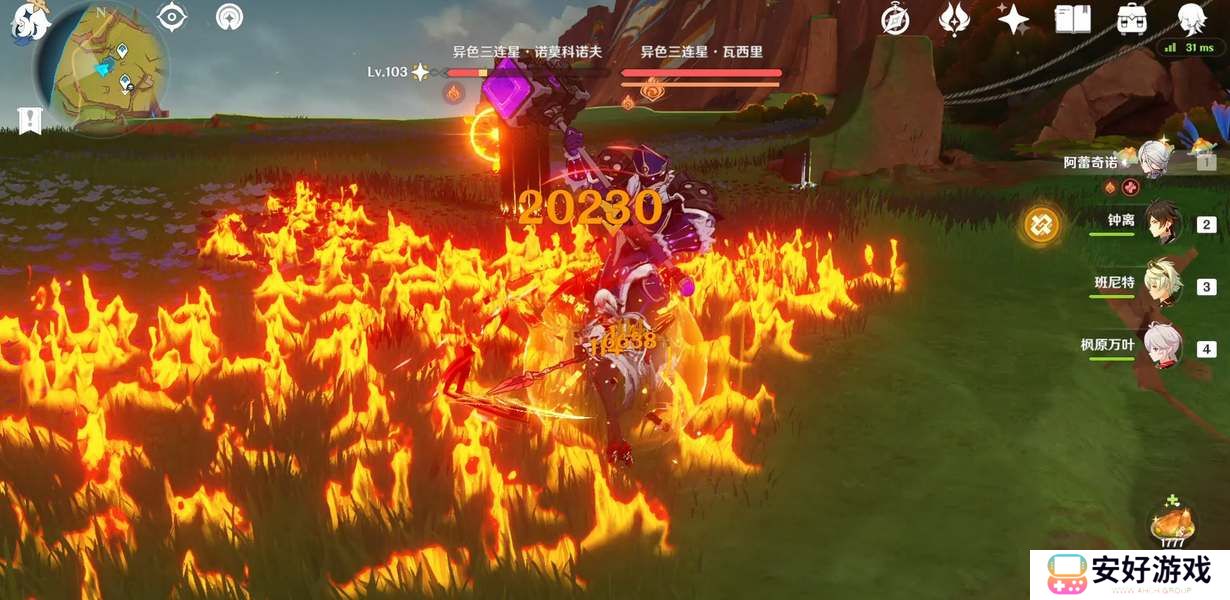
Task: Use the roast chicken food item
Action: coord(1171,524)
